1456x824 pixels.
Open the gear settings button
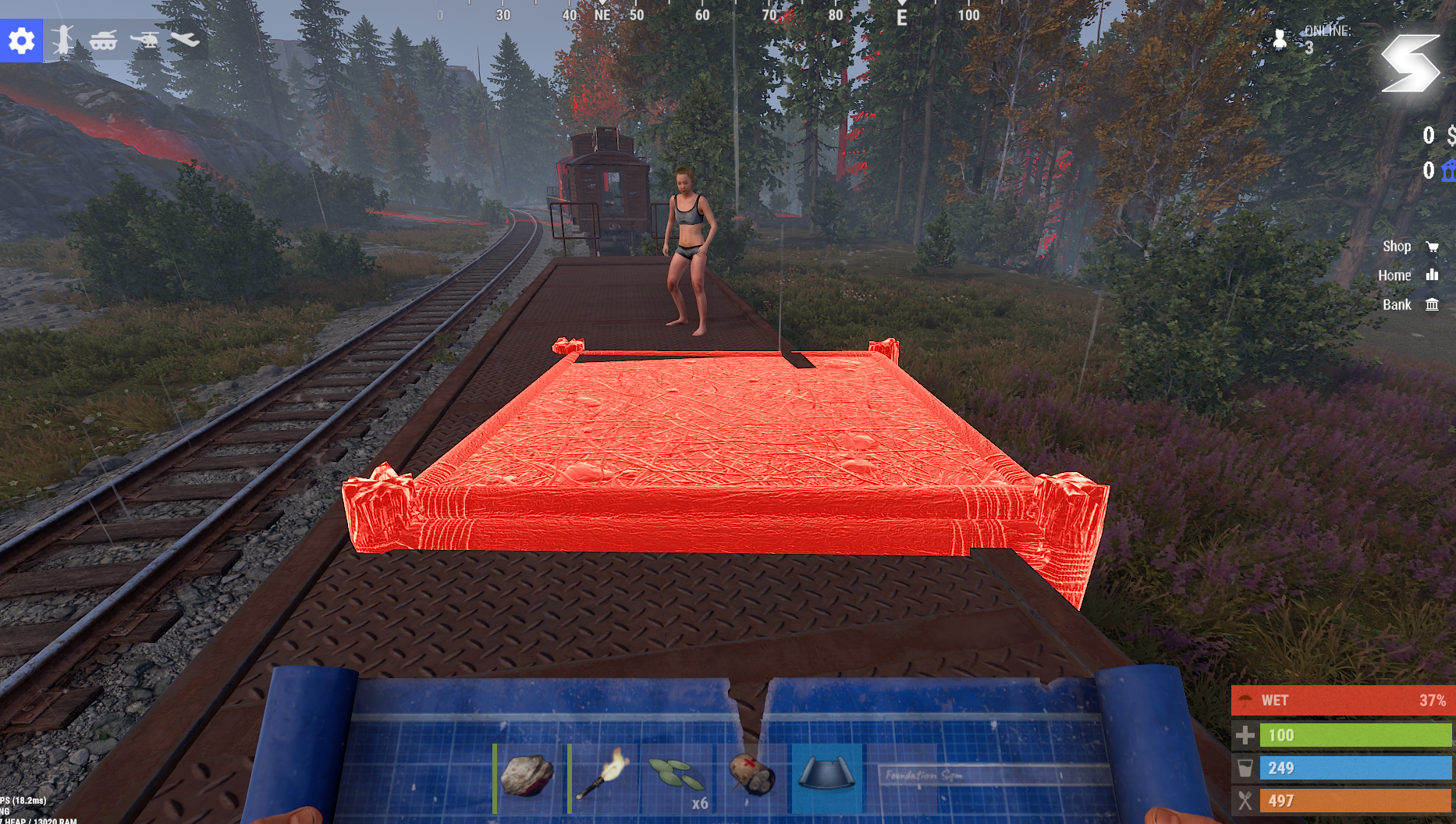(21, 41)
